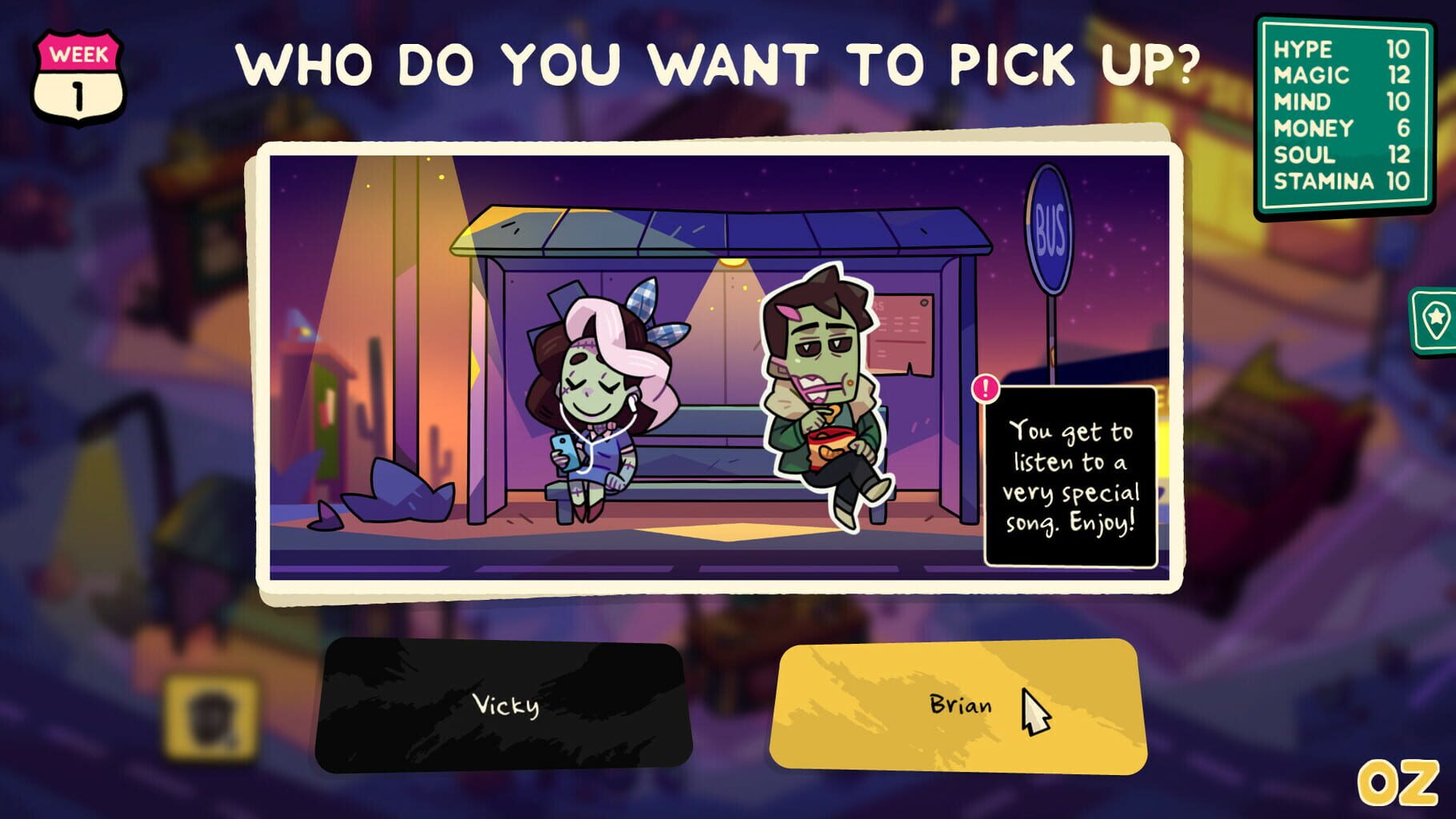Click the hanging lamp inside the bus shelter
1456x819 pixels.
[x=733, y=262]
